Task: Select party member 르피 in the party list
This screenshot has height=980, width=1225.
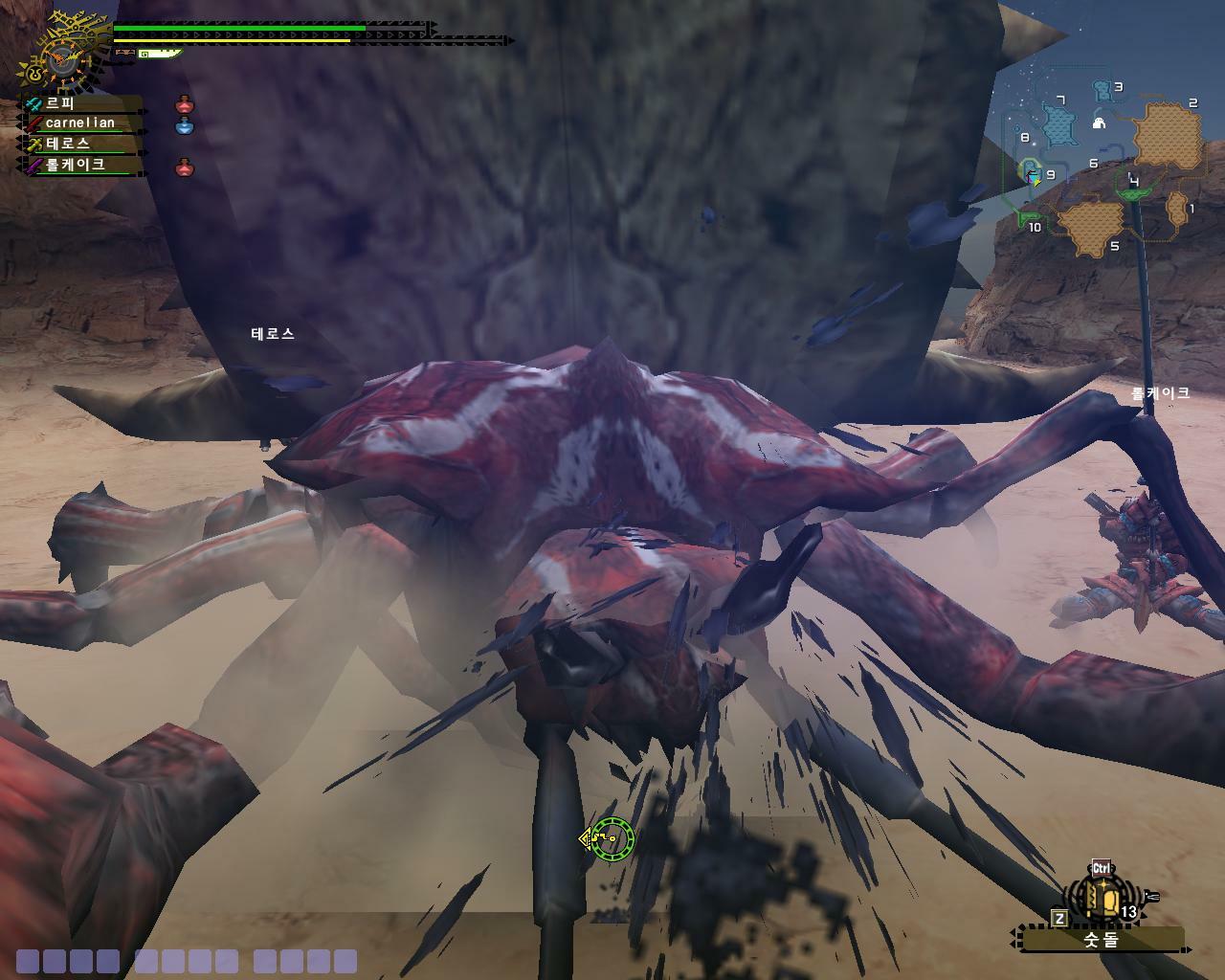Action: tap(61, 103)
